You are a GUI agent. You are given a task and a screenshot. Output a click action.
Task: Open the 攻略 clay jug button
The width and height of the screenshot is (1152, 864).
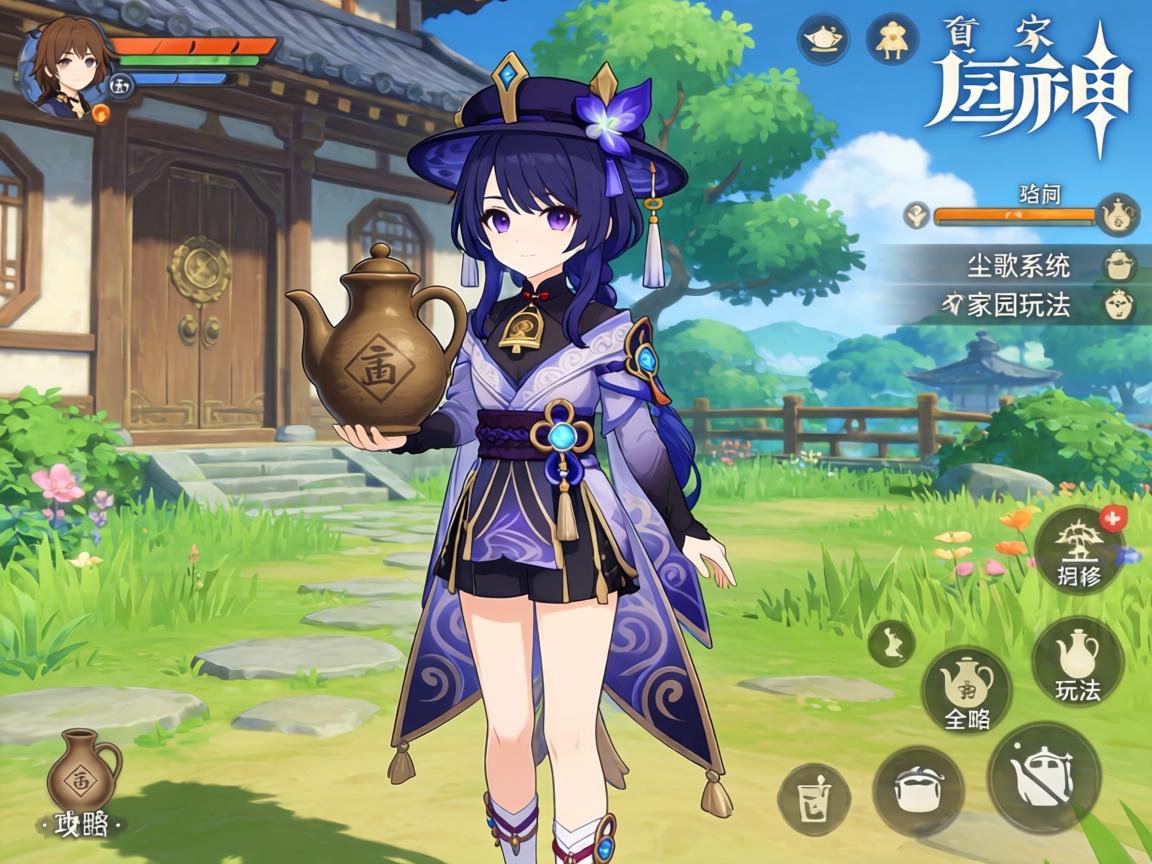84,780
